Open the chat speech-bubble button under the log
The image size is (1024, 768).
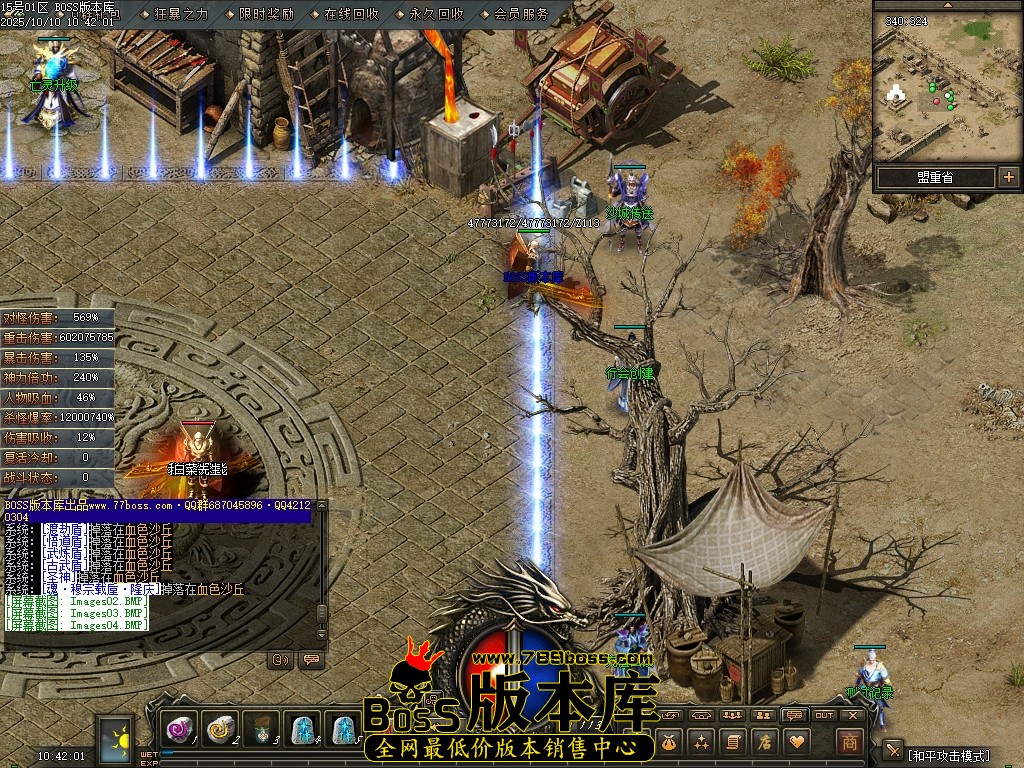310,659
